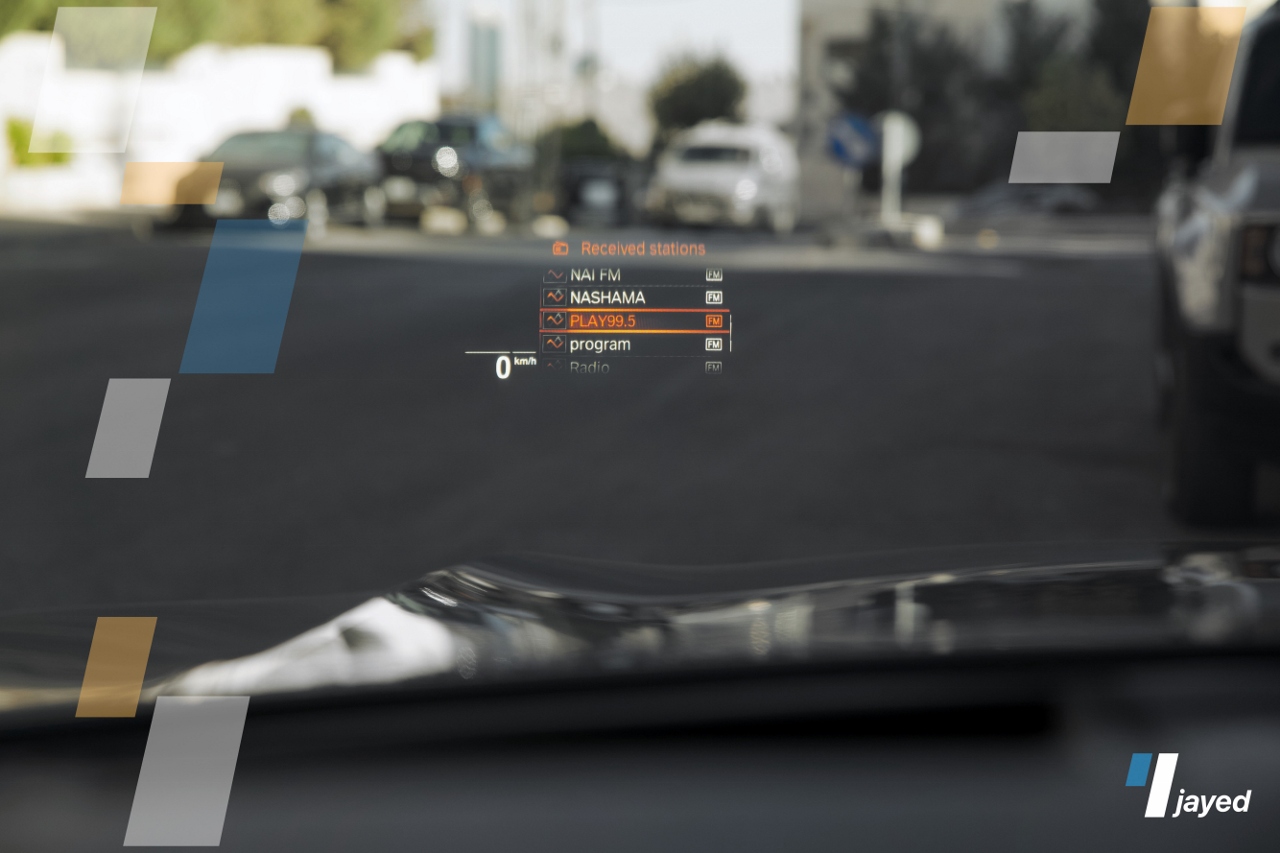This screenshot has width=1280, height=853.
Task: Pick the station named program
Action: point(600,344)
